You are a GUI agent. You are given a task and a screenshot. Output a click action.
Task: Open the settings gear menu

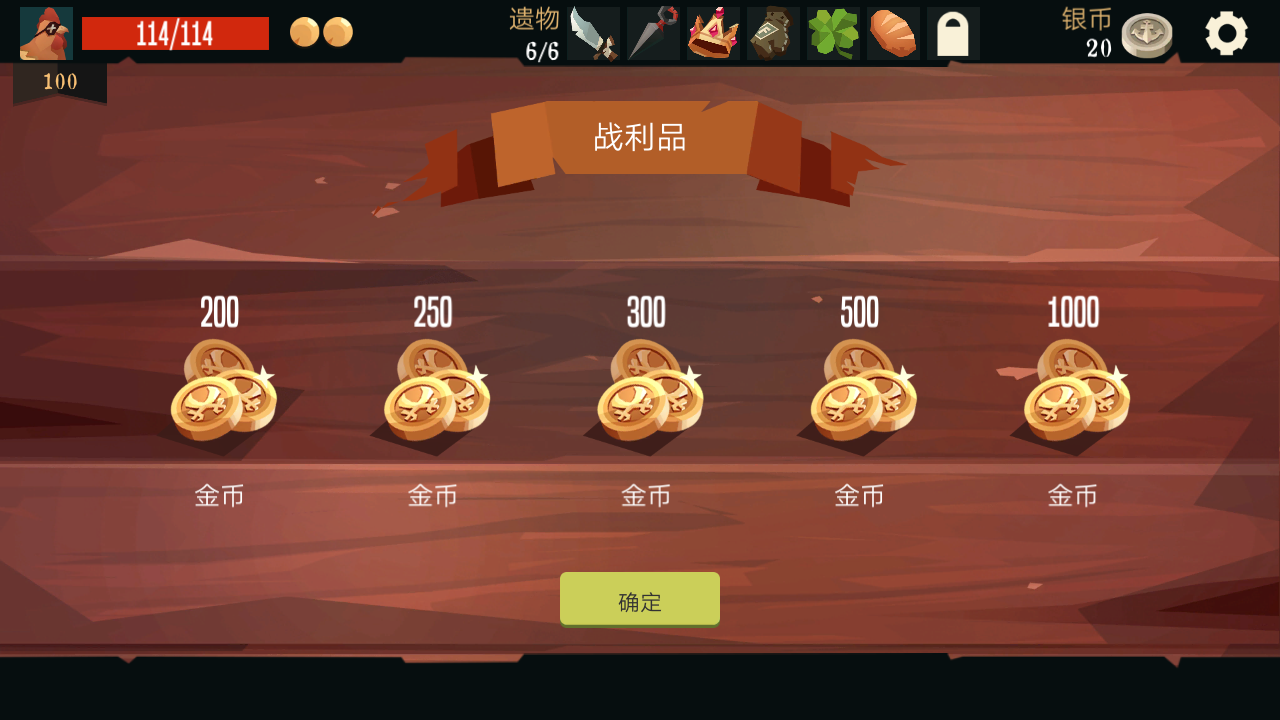point(1228,32)
